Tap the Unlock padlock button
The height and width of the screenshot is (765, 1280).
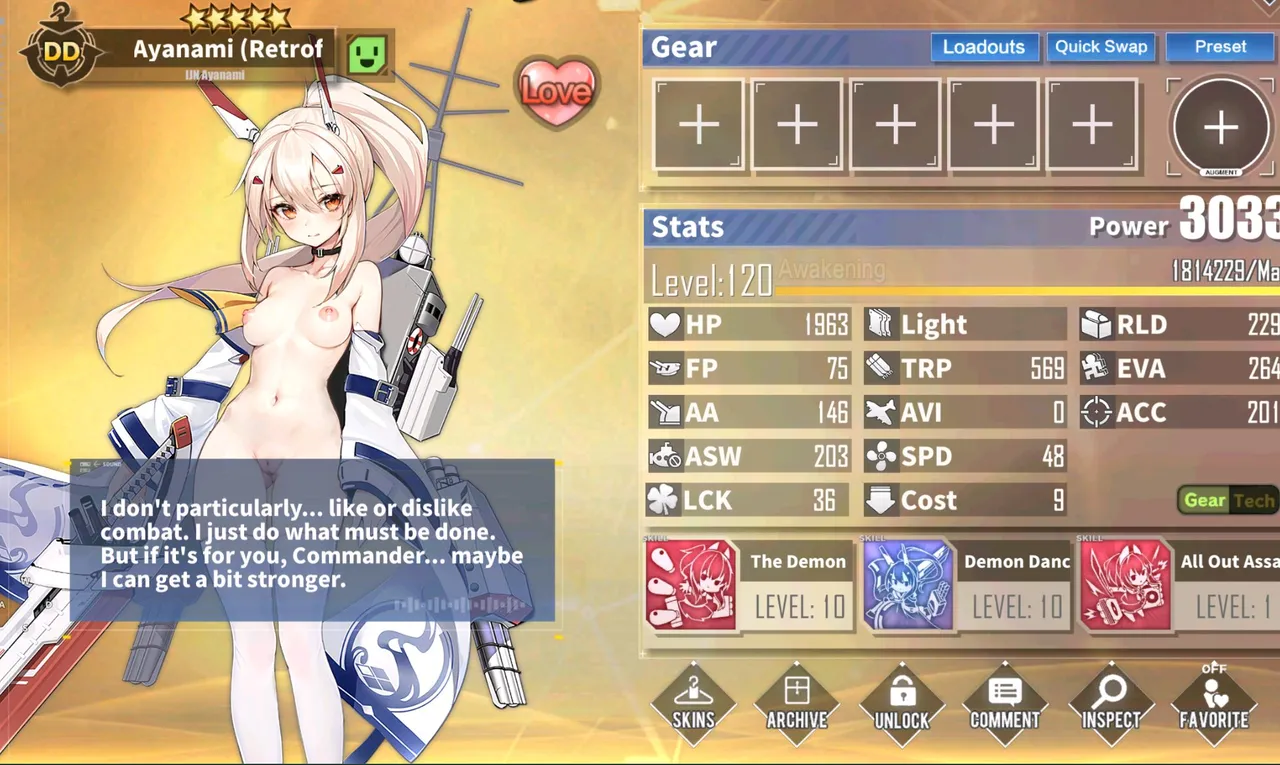901,703
